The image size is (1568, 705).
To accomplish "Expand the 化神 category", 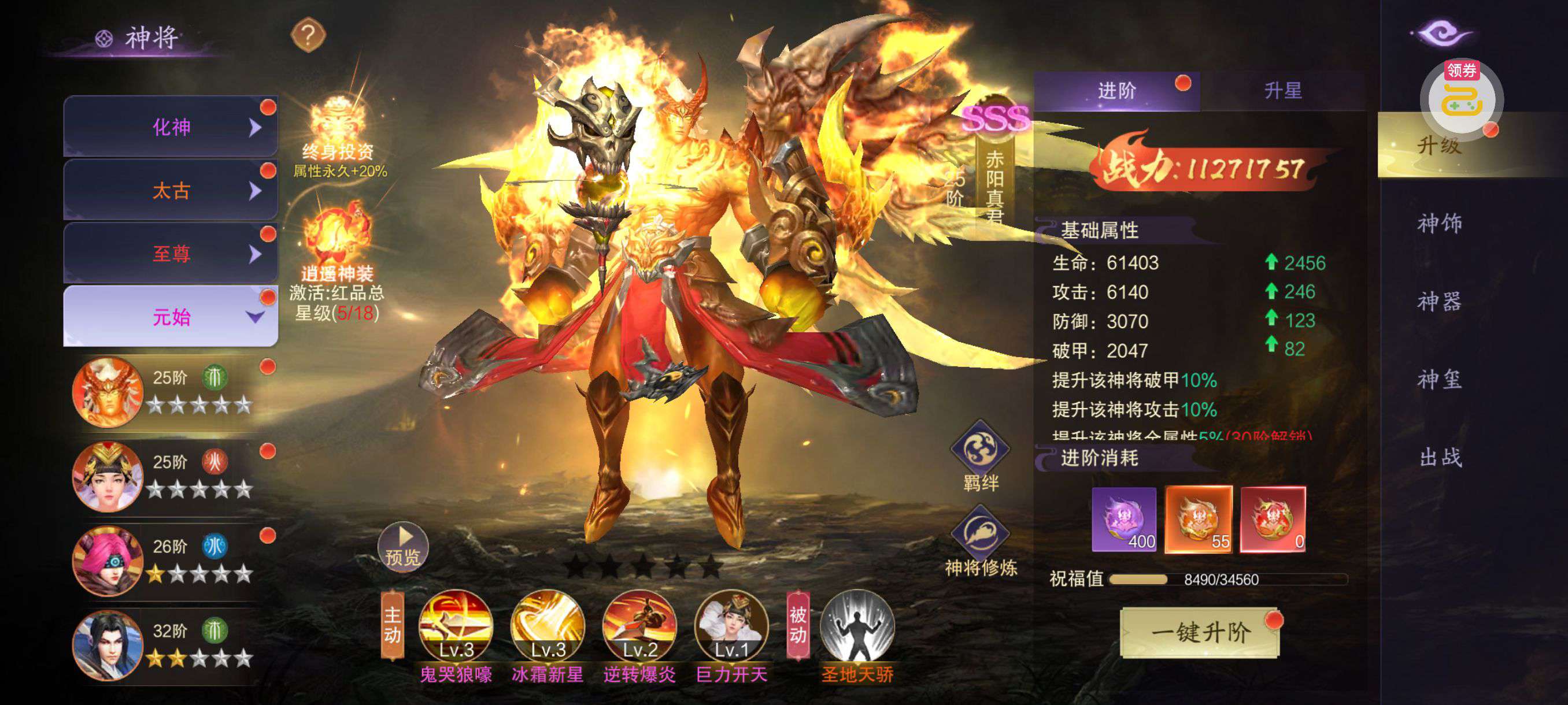I will click(171, 127).
